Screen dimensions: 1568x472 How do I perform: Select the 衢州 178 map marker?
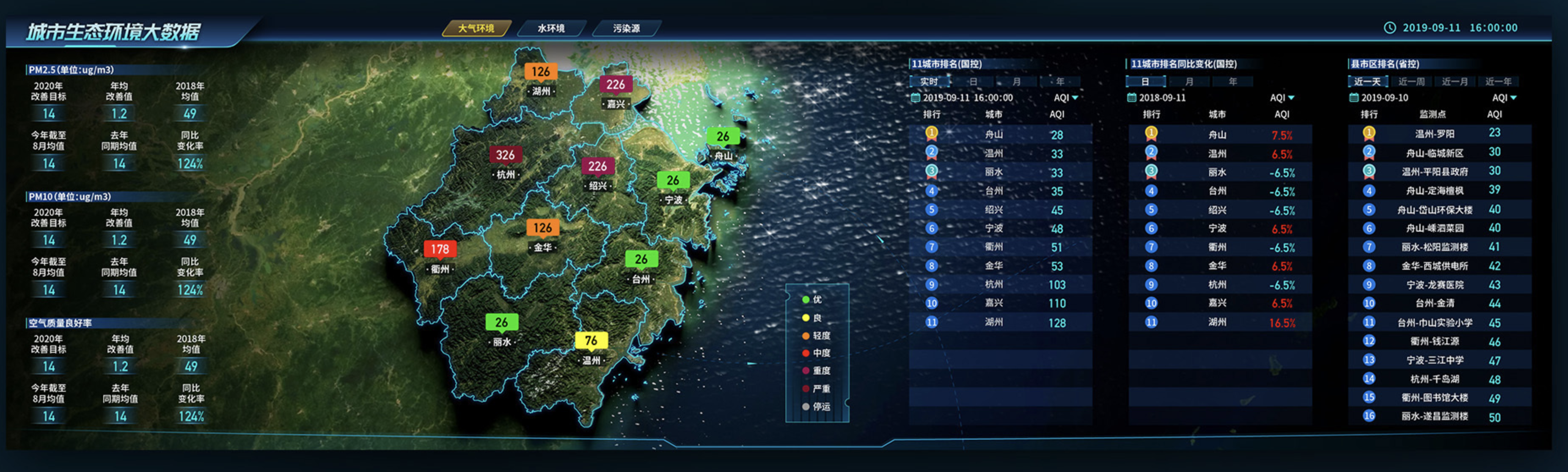pyautogui.click(x=440, y=250)
